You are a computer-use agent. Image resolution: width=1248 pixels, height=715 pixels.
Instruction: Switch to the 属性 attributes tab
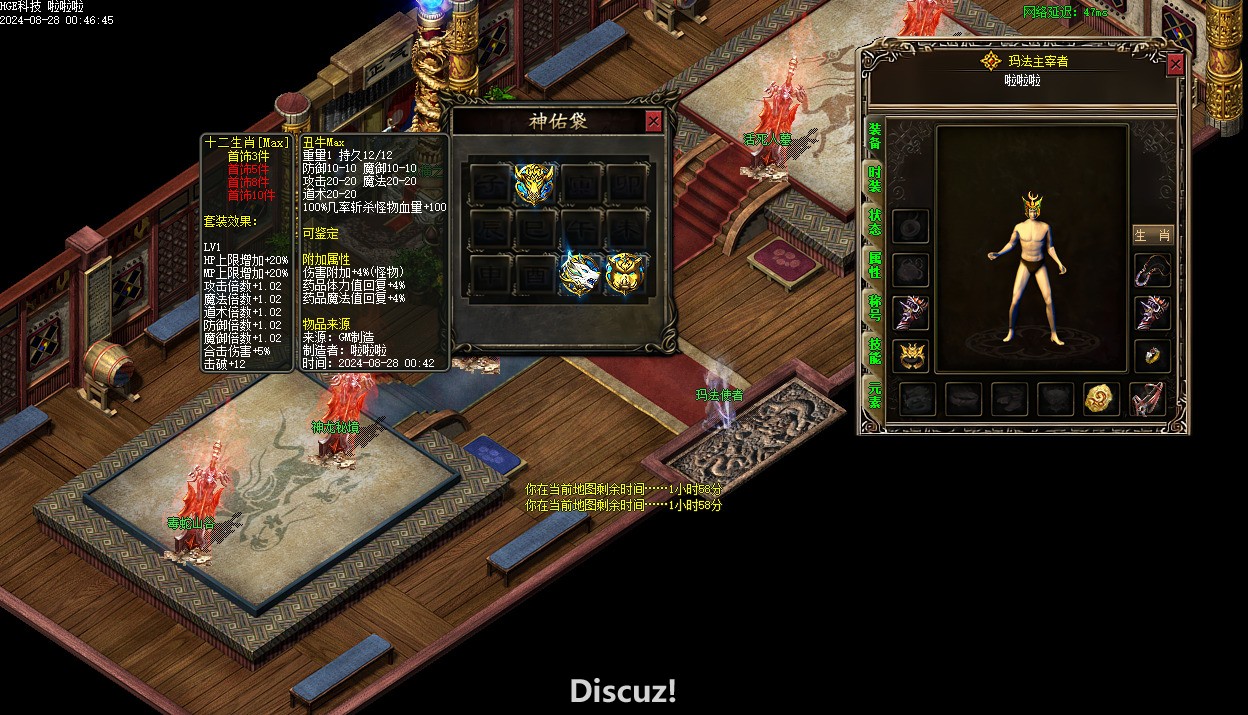(x=875, y=265)
